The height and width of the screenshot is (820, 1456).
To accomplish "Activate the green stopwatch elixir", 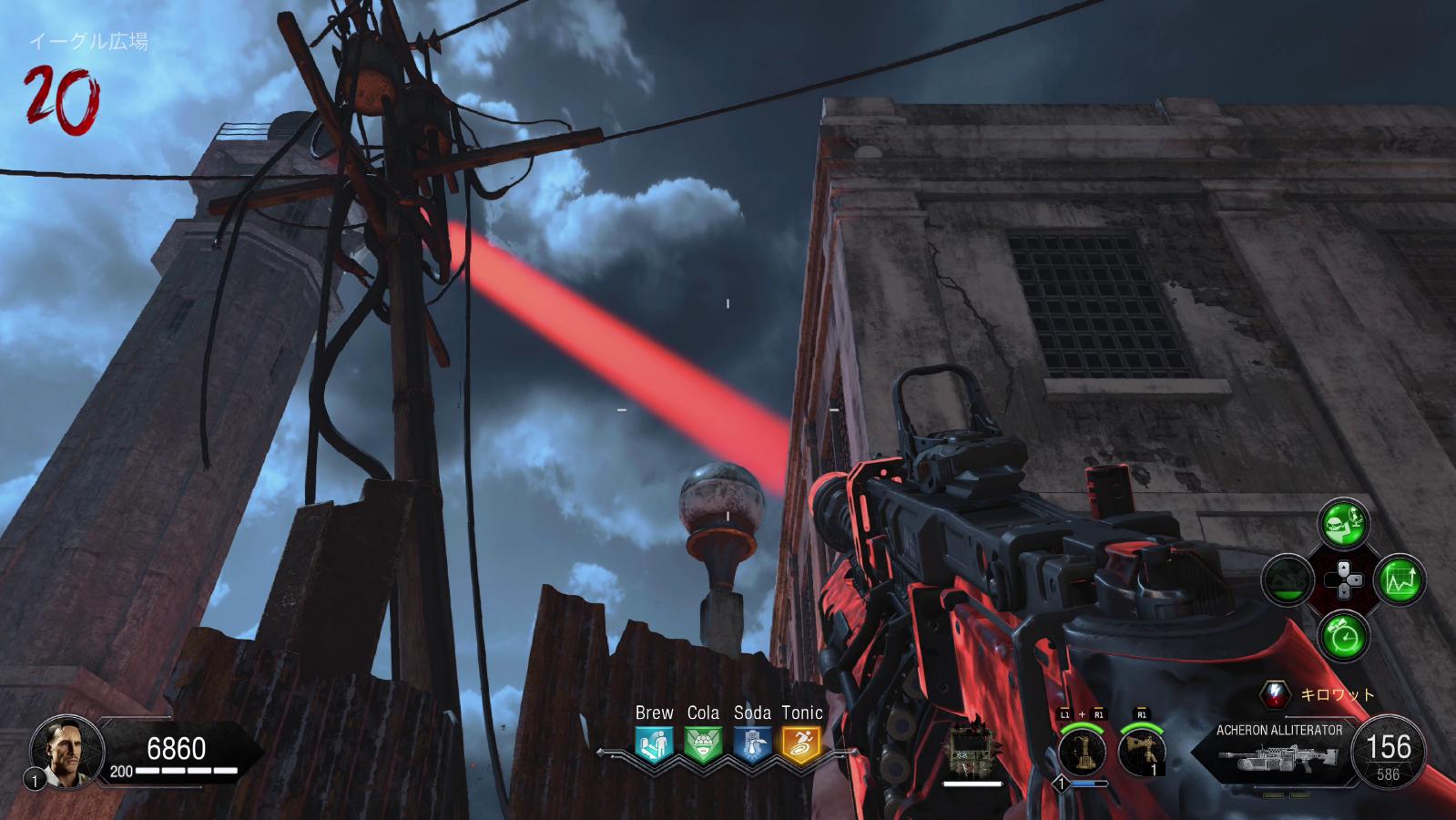I will [x=1343, y=636].
